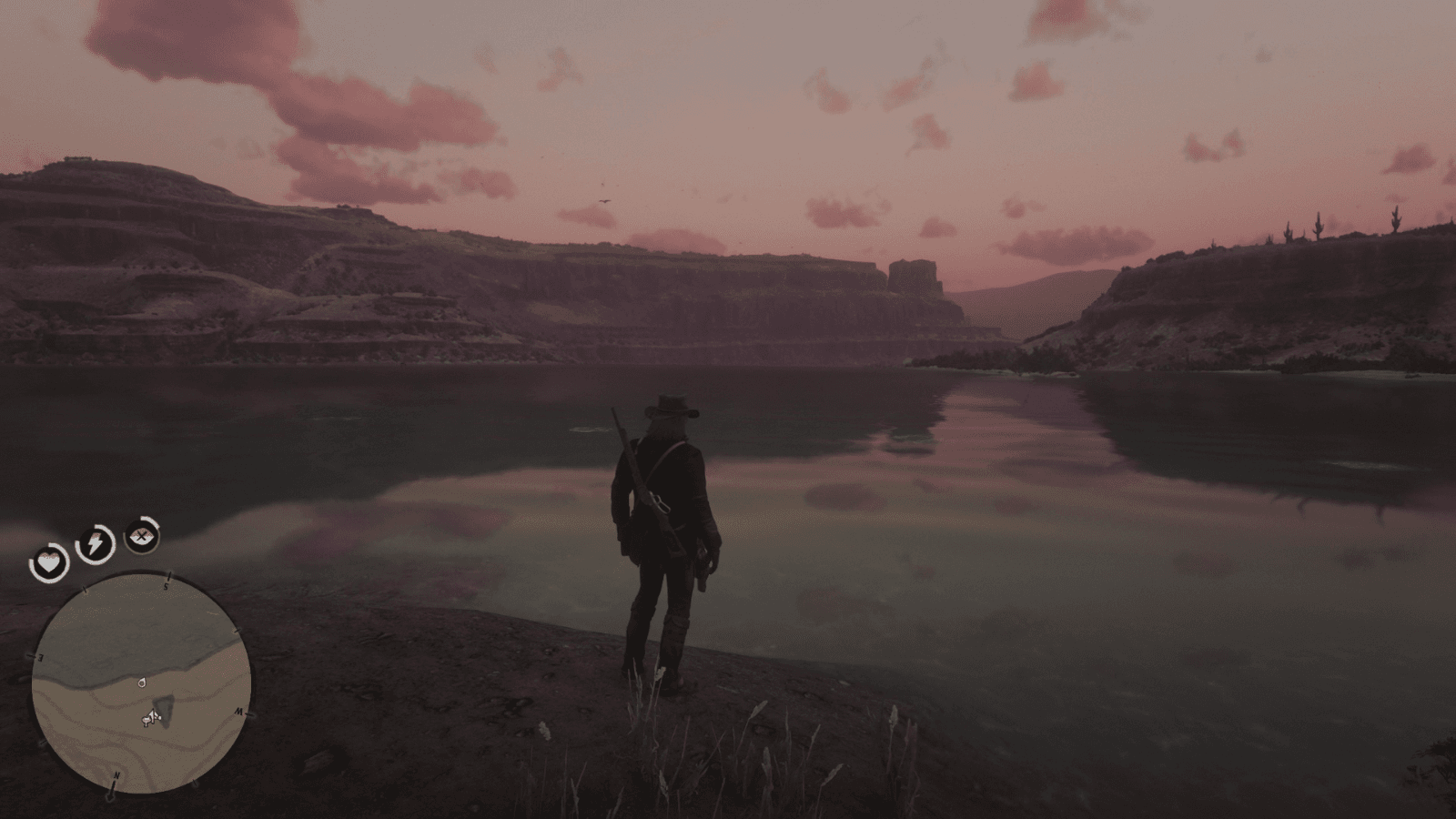Image resolution: width=1456 pixels, height=819 pixels.
Task: Click the N compass marker on the minimap
Action: [x=116, y=773]
